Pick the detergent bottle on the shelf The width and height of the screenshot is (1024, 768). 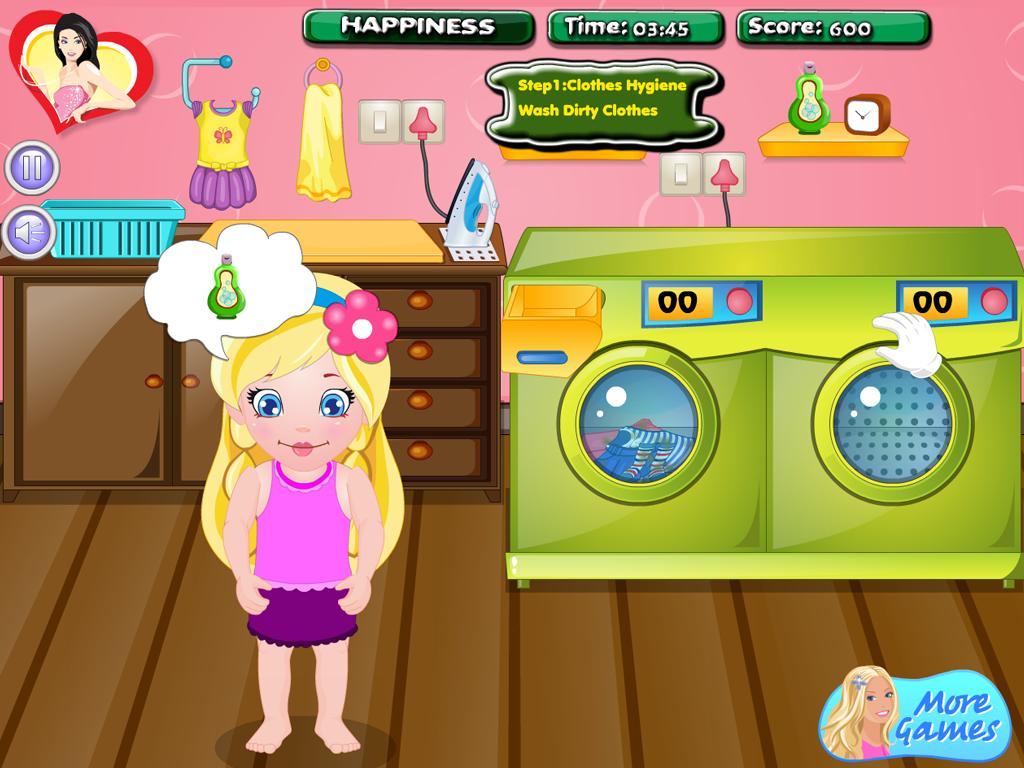(806, 101)
